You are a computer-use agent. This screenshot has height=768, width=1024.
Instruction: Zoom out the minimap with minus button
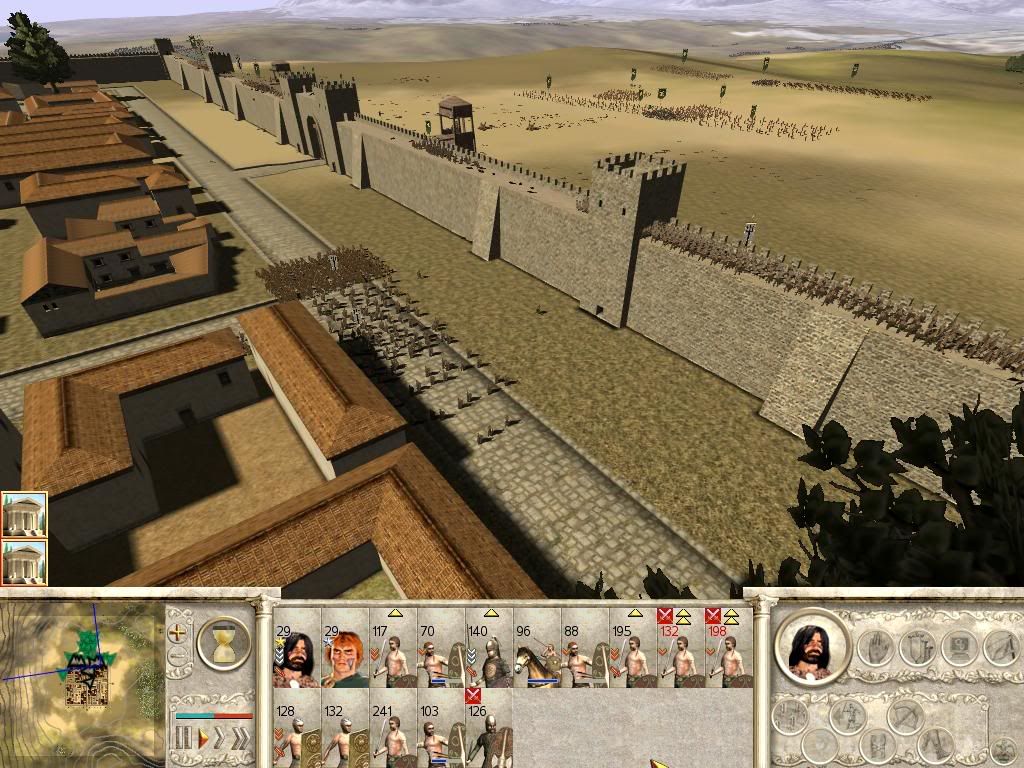(x=179, y=656)
